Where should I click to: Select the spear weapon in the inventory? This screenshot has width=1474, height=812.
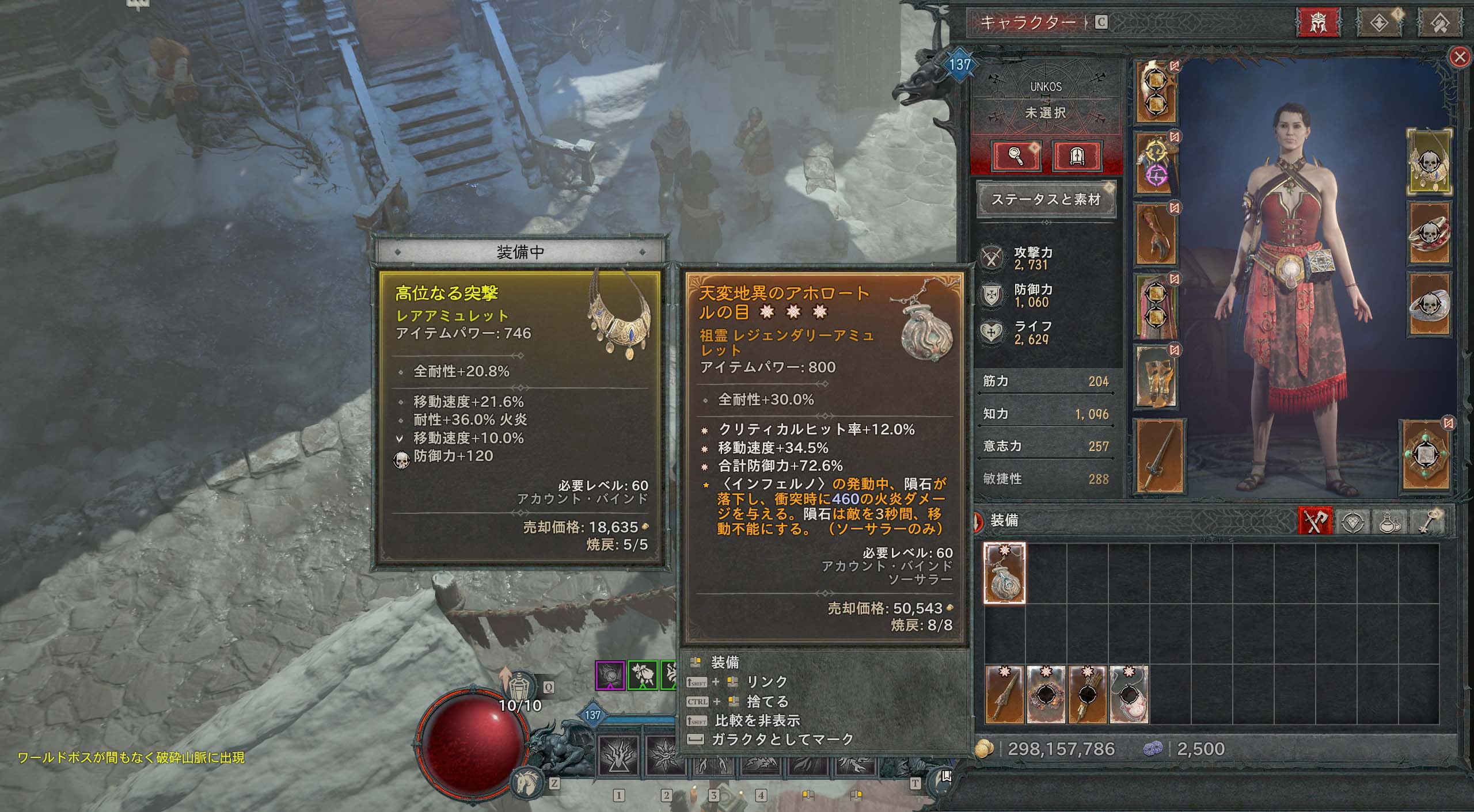pos(1005,695)
